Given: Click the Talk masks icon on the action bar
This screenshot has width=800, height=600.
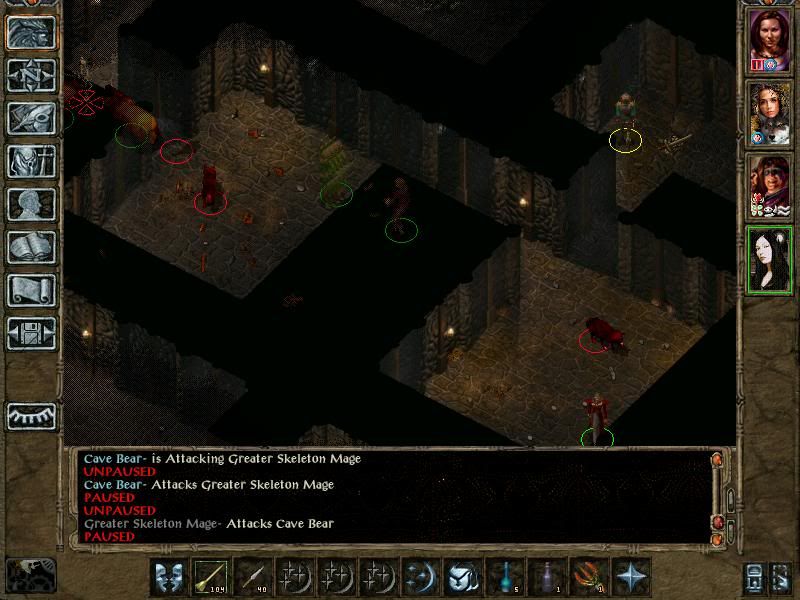Looking at the screenshot, I should pos(169,577).
